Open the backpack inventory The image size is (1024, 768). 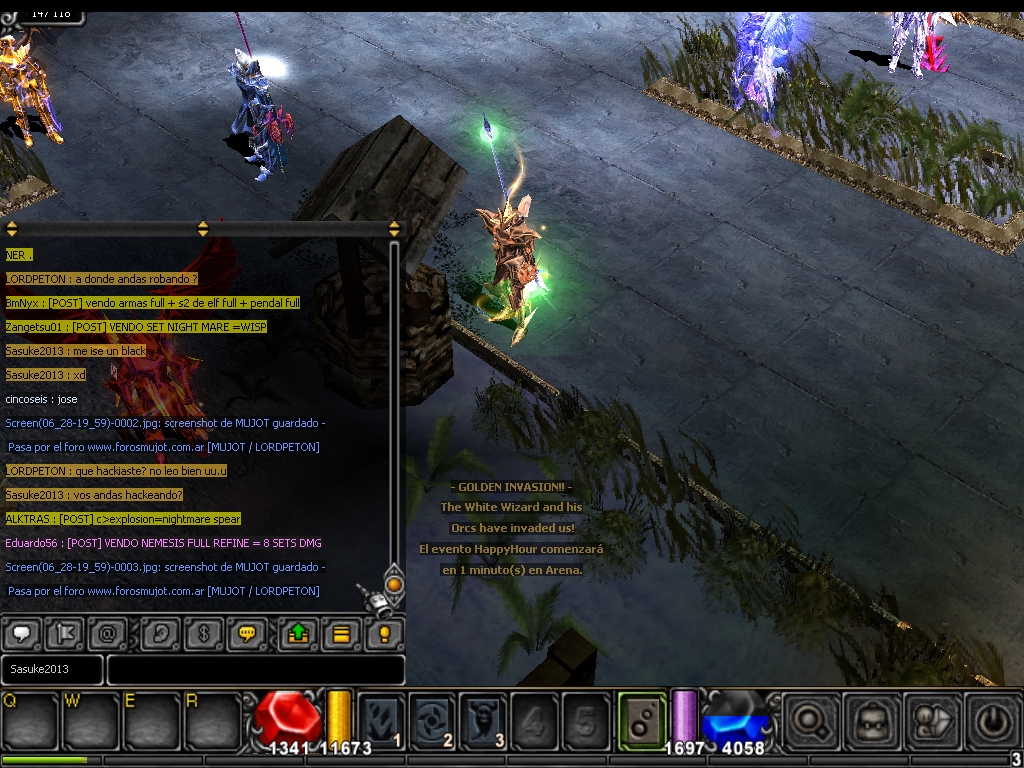[869, 719]
